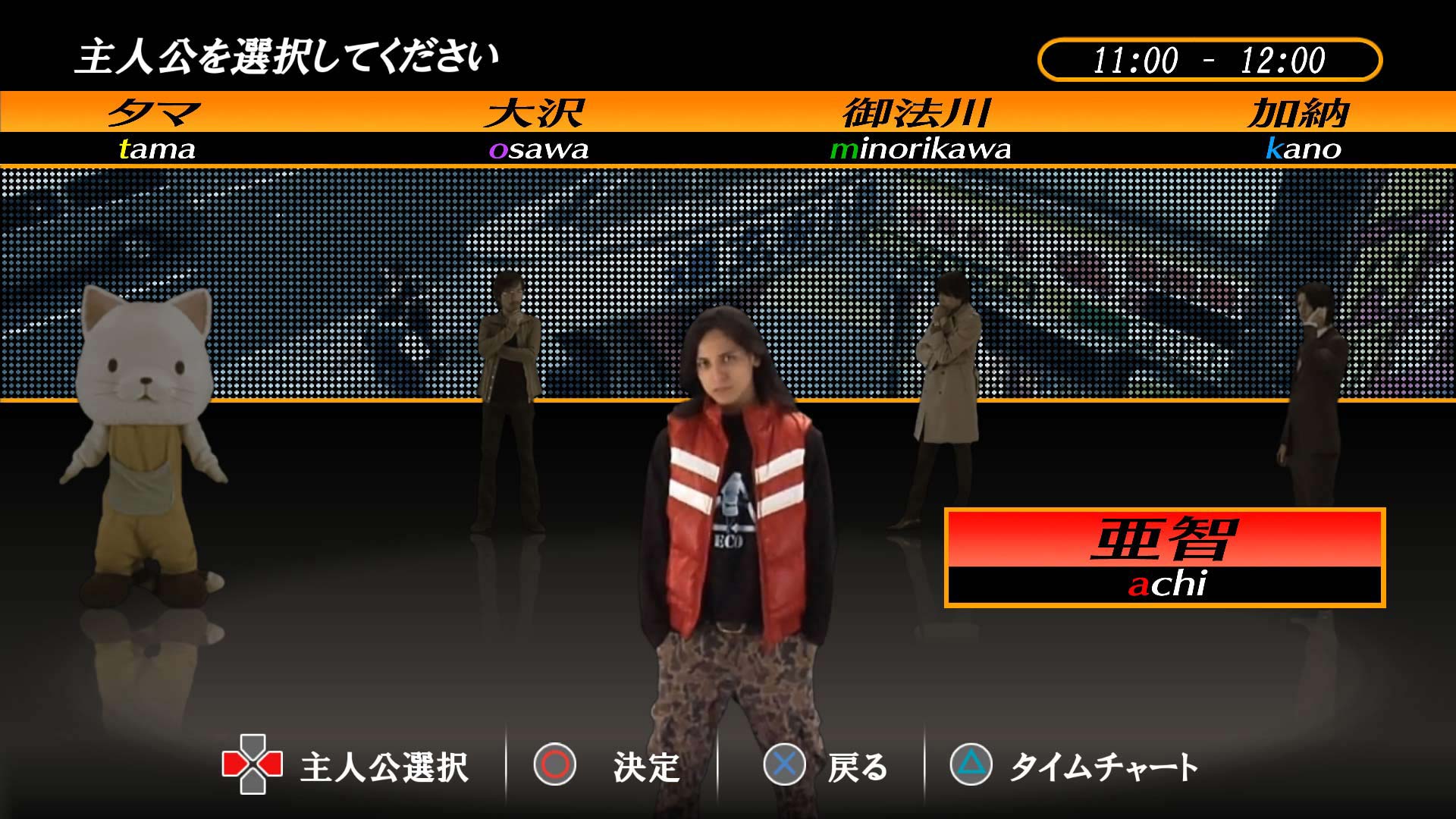Switch highlight to the kano name label
Screen dimensions: 1456x819
point(1304,149)
